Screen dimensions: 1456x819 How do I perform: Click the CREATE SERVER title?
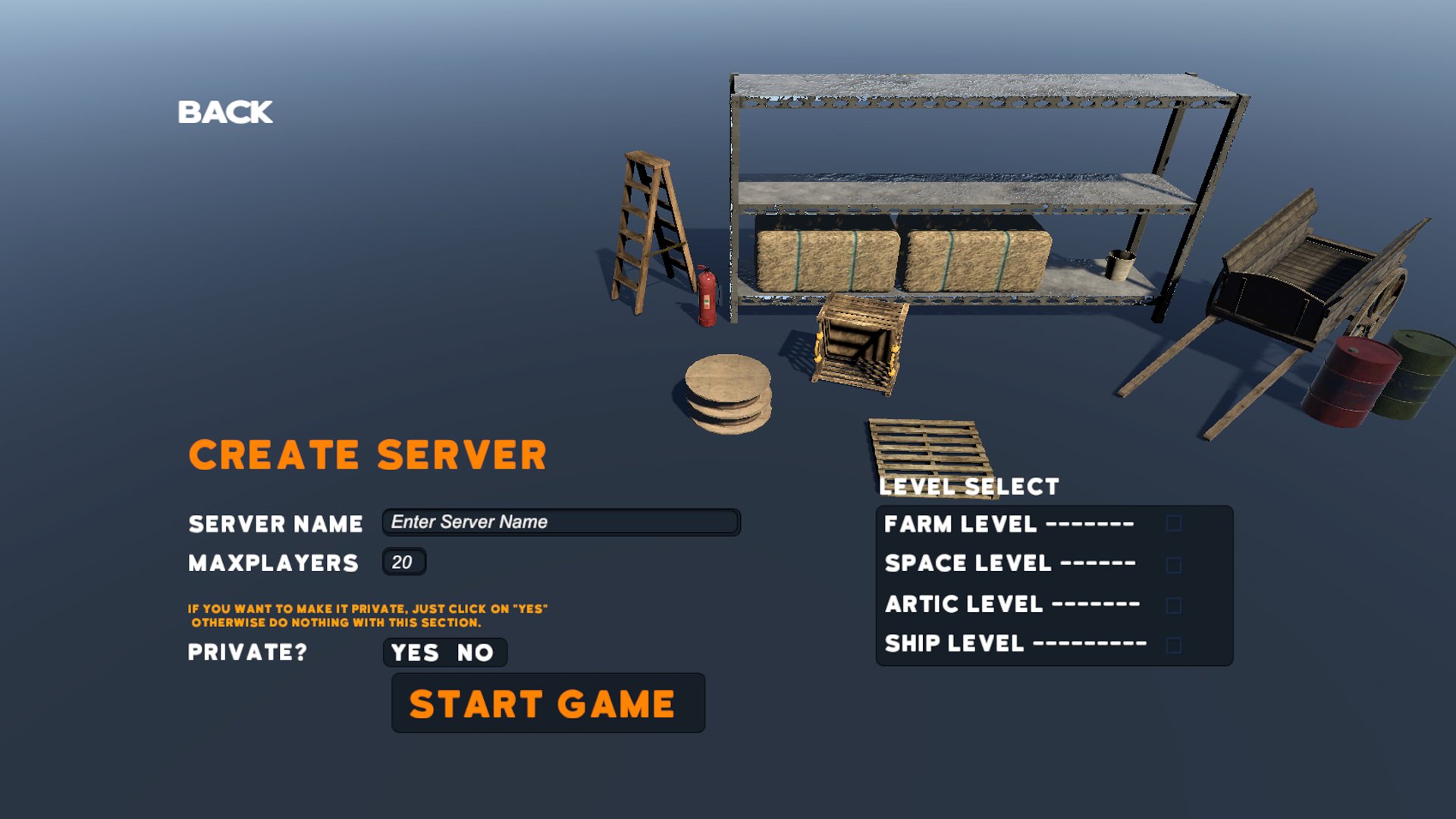(x=368, y=453)
